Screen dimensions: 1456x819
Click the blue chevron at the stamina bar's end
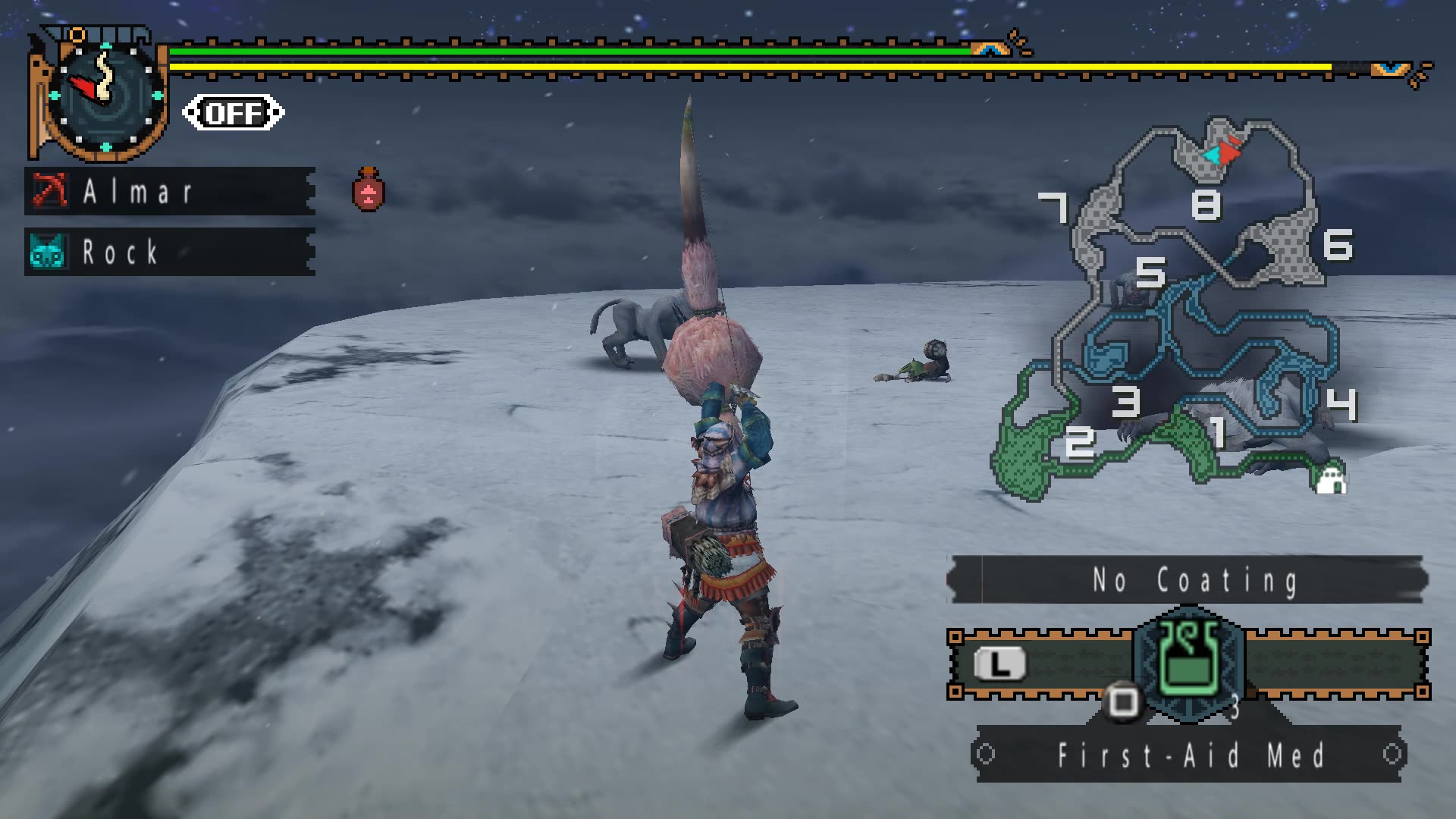click(1392, 68)
